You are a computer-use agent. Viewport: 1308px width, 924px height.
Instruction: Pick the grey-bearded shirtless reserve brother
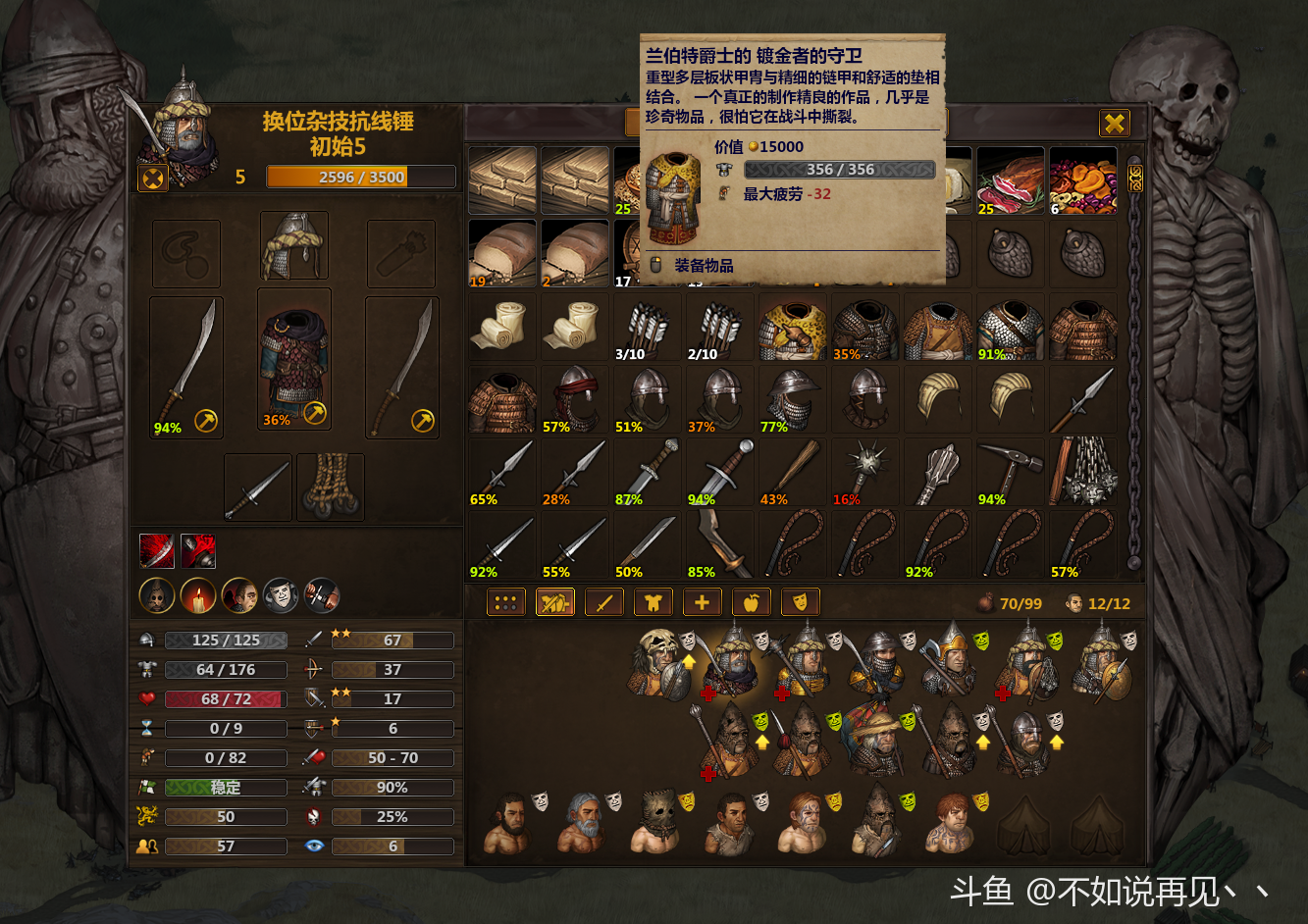click(582, 822)
